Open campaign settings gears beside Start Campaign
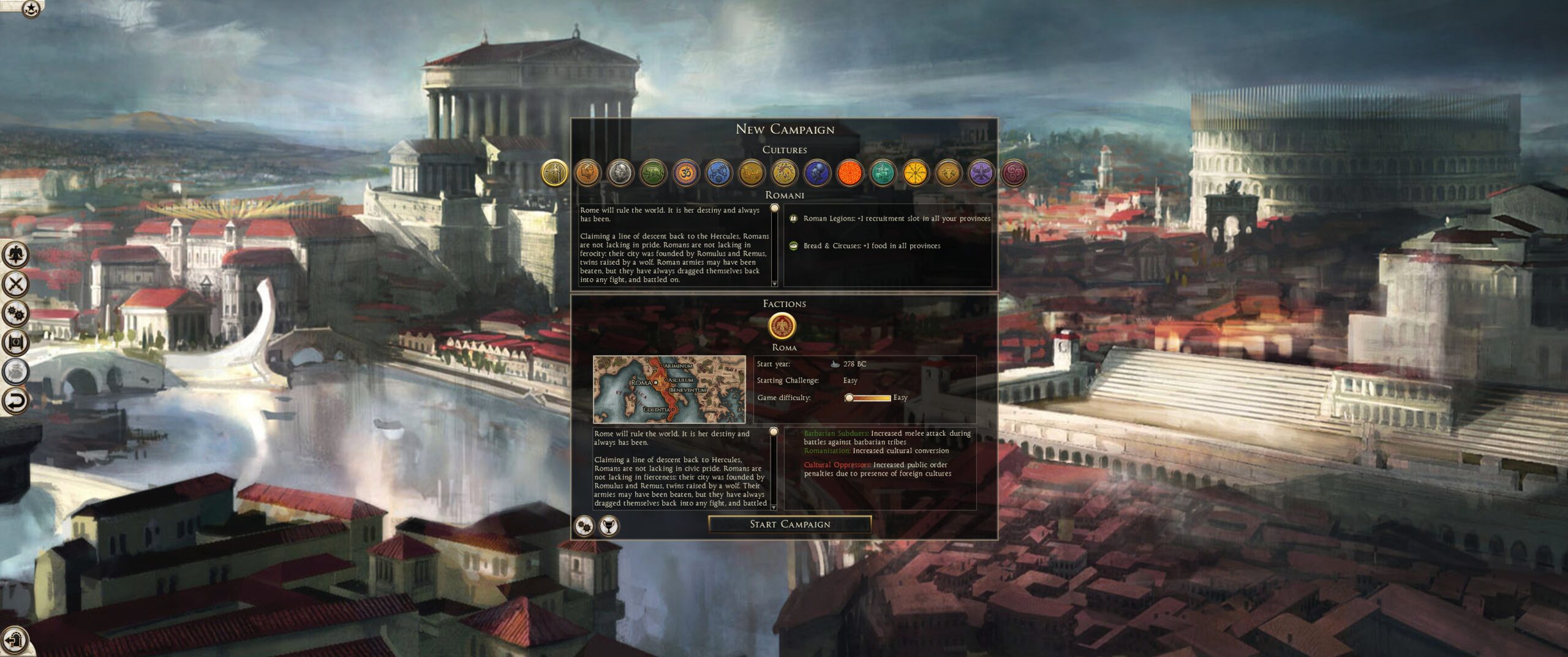The image size is (1568, 657). tap(585, 525)
